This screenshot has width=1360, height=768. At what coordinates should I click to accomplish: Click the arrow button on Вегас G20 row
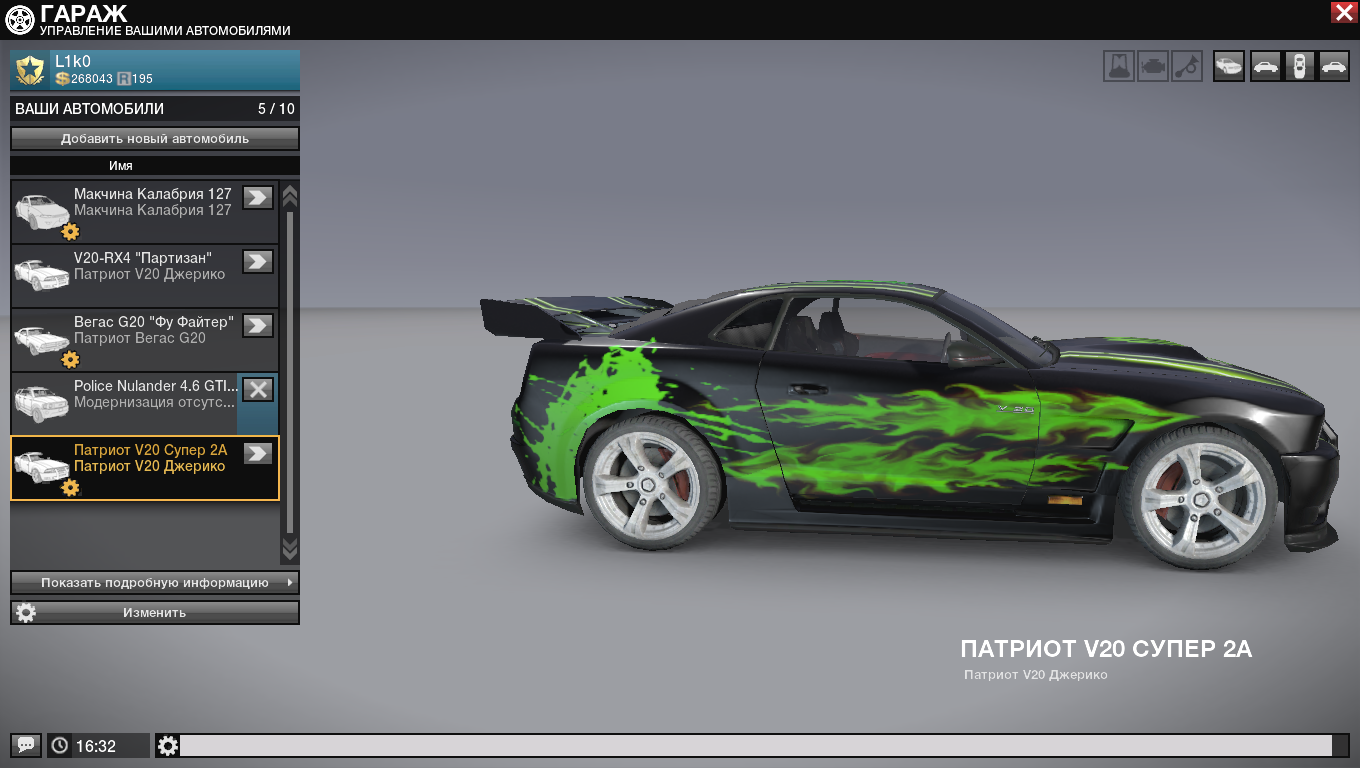point(258,325)
